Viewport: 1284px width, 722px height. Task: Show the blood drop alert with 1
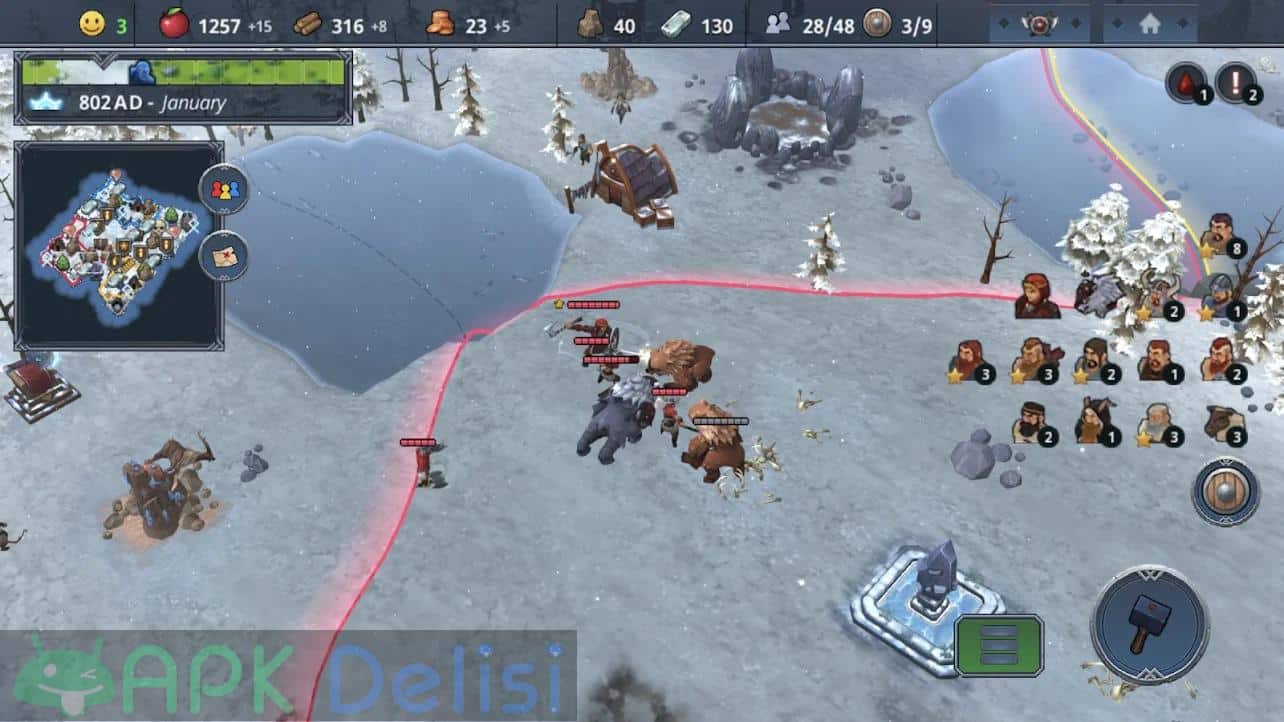pyautogui.click(x=1186, y=82)
